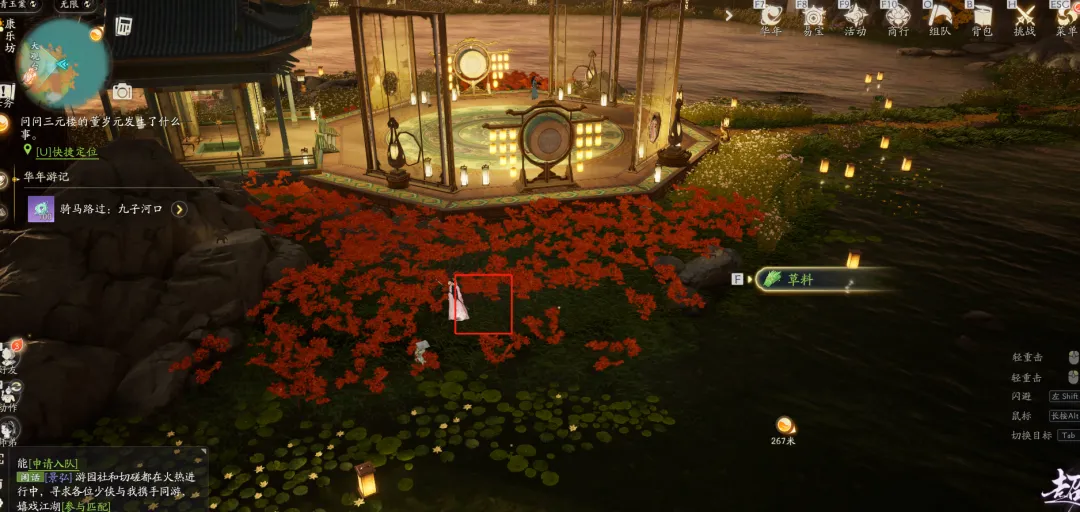Expand the 骑马路过：九子河口 entry arrow
The height and width of the screenshot is (512, 1080).
(179, 209)
